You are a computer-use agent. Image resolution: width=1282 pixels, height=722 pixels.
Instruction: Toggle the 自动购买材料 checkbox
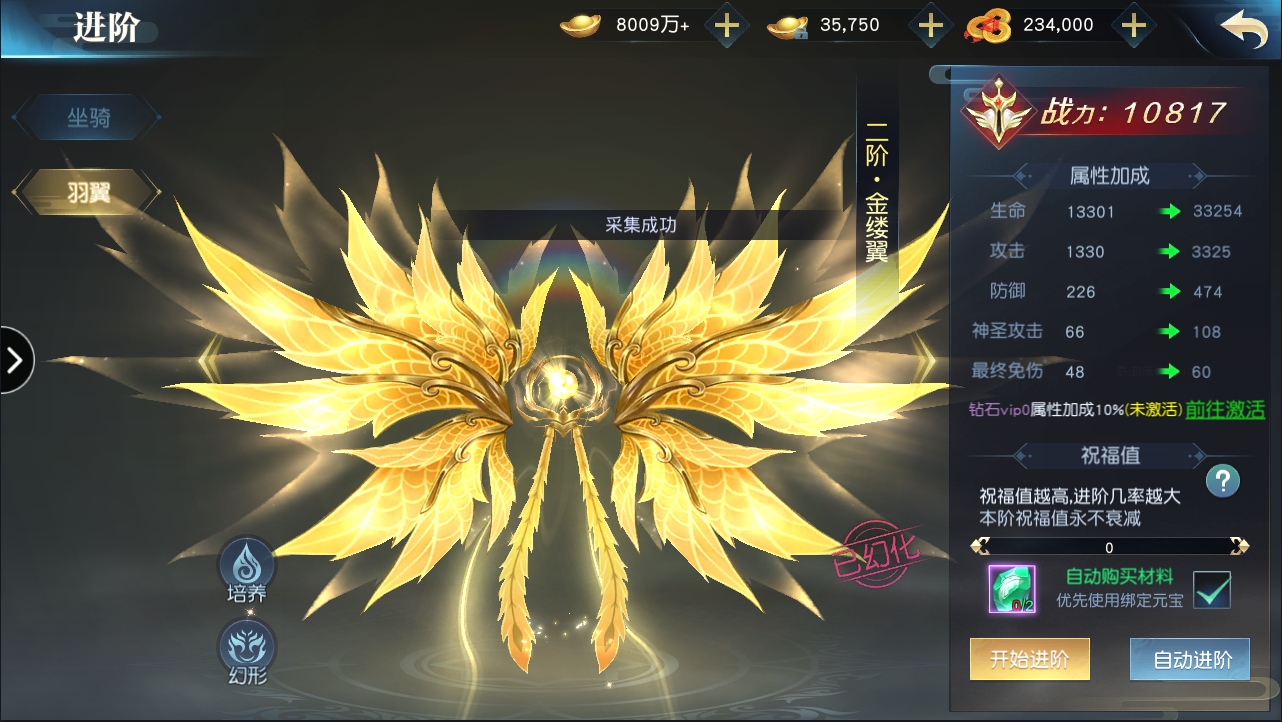tap(1211, 589)
